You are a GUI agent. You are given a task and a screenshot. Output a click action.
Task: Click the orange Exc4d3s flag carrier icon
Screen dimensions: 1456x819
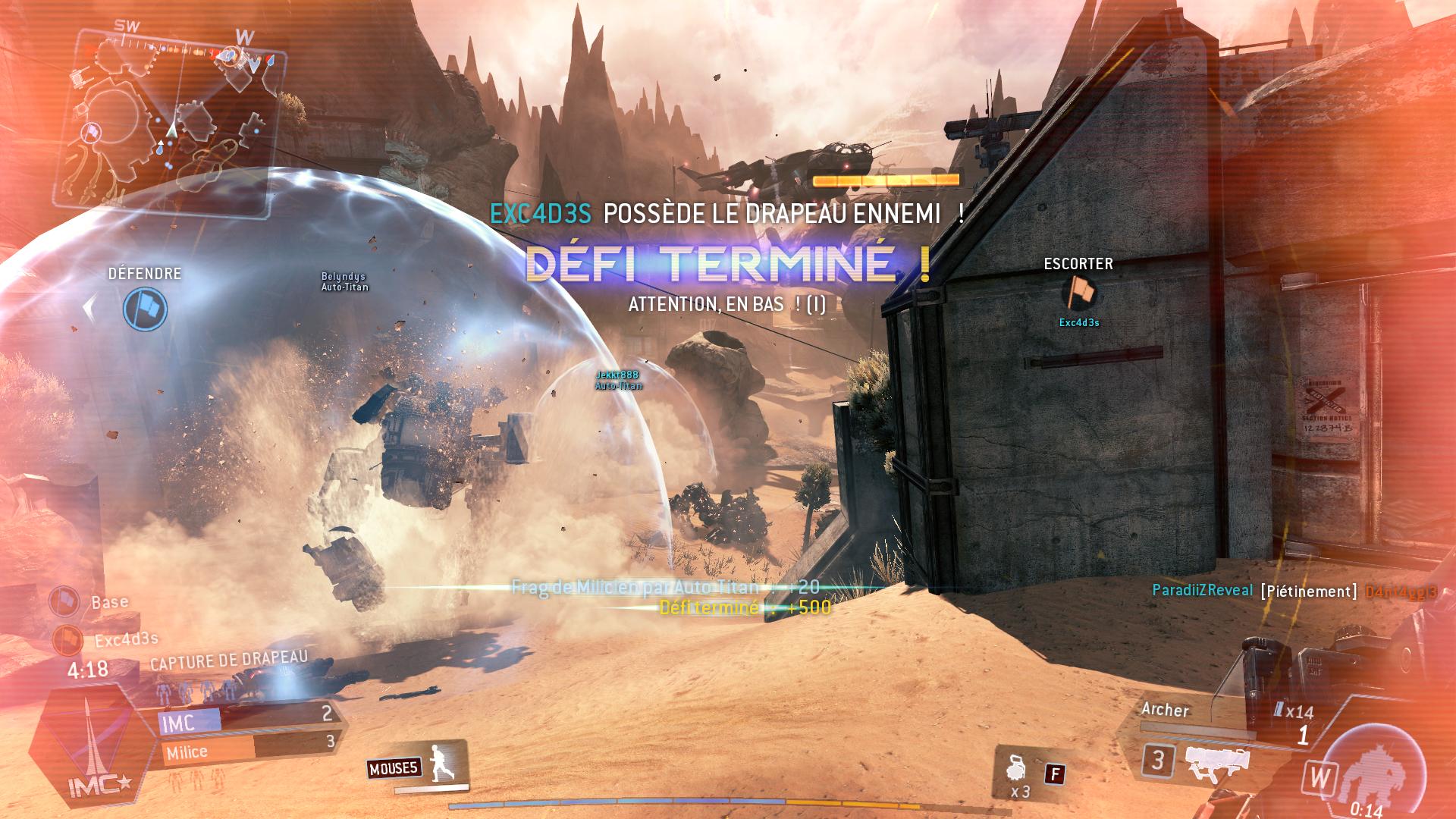pos(67,640)
